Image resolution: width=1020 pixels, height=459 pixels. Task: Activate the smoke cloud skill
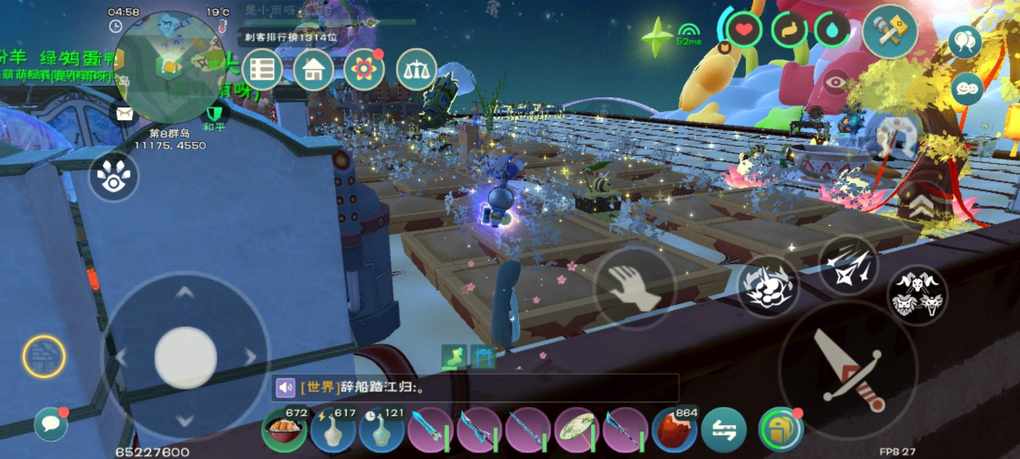click(768, 287)
